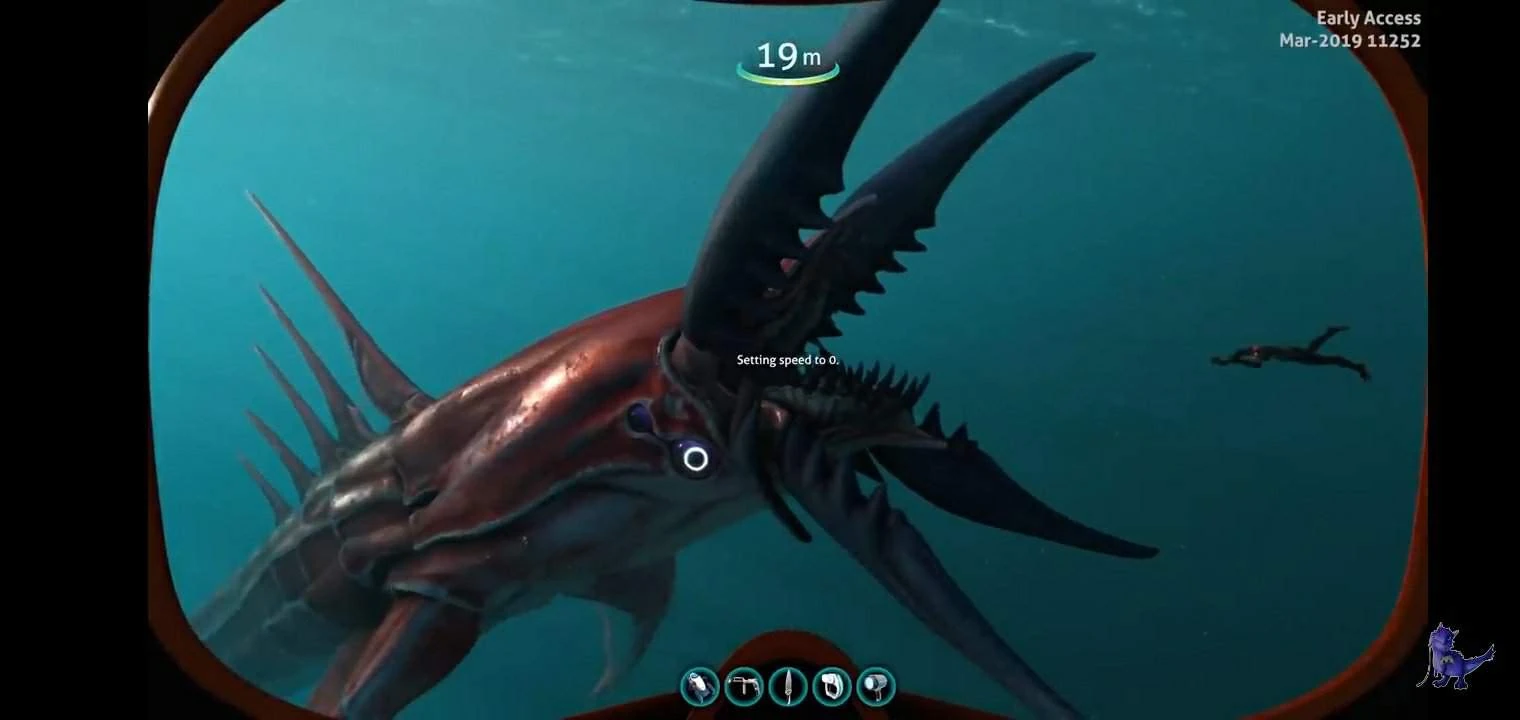This screenshot has width=1520, height=720.
Task: Equip the habitat builder tool
Action: click(834, 686)
